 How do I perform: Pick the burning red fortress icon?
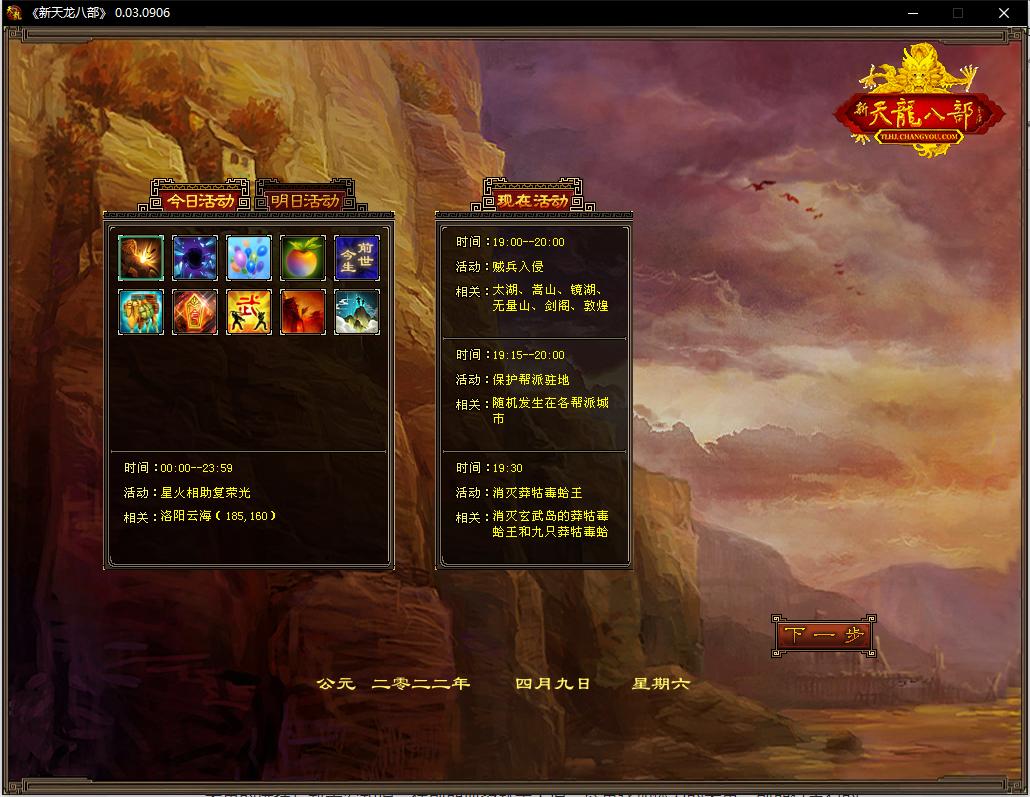click(303, 312)
